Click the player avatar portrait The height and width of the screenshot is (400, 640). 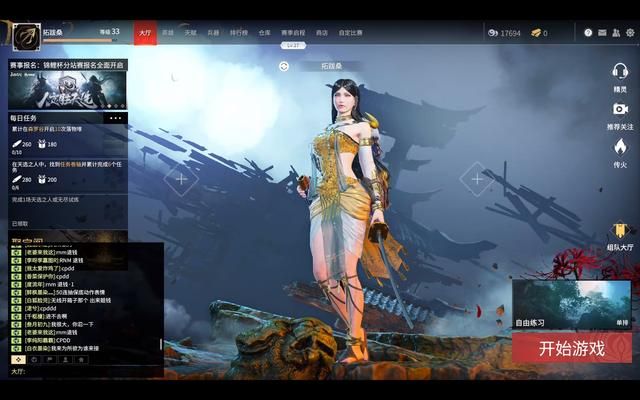click(x=27, y=34)
